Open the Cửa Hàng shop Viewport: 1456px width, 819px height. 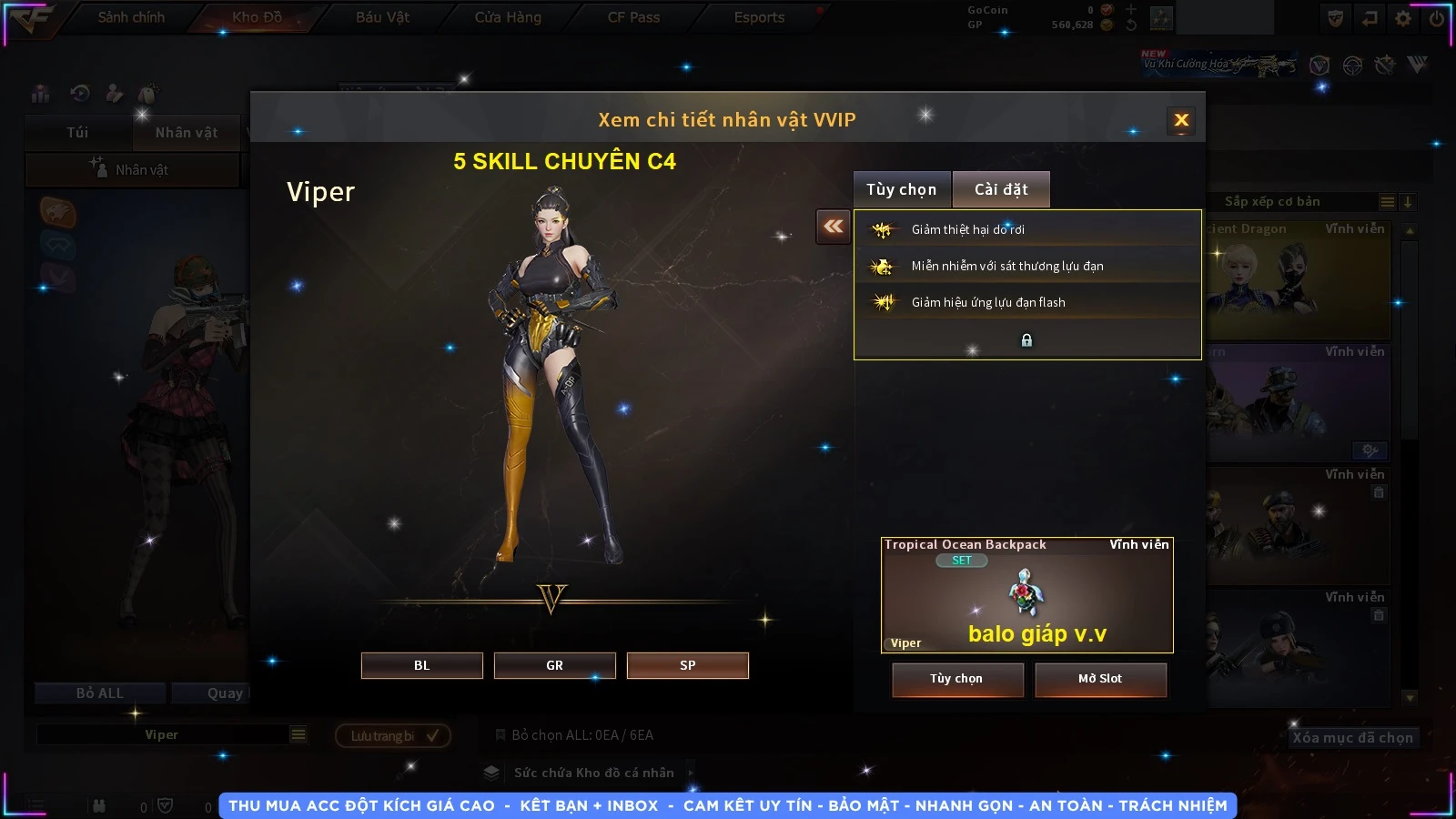pyautogui.click(x=508, y=17)
